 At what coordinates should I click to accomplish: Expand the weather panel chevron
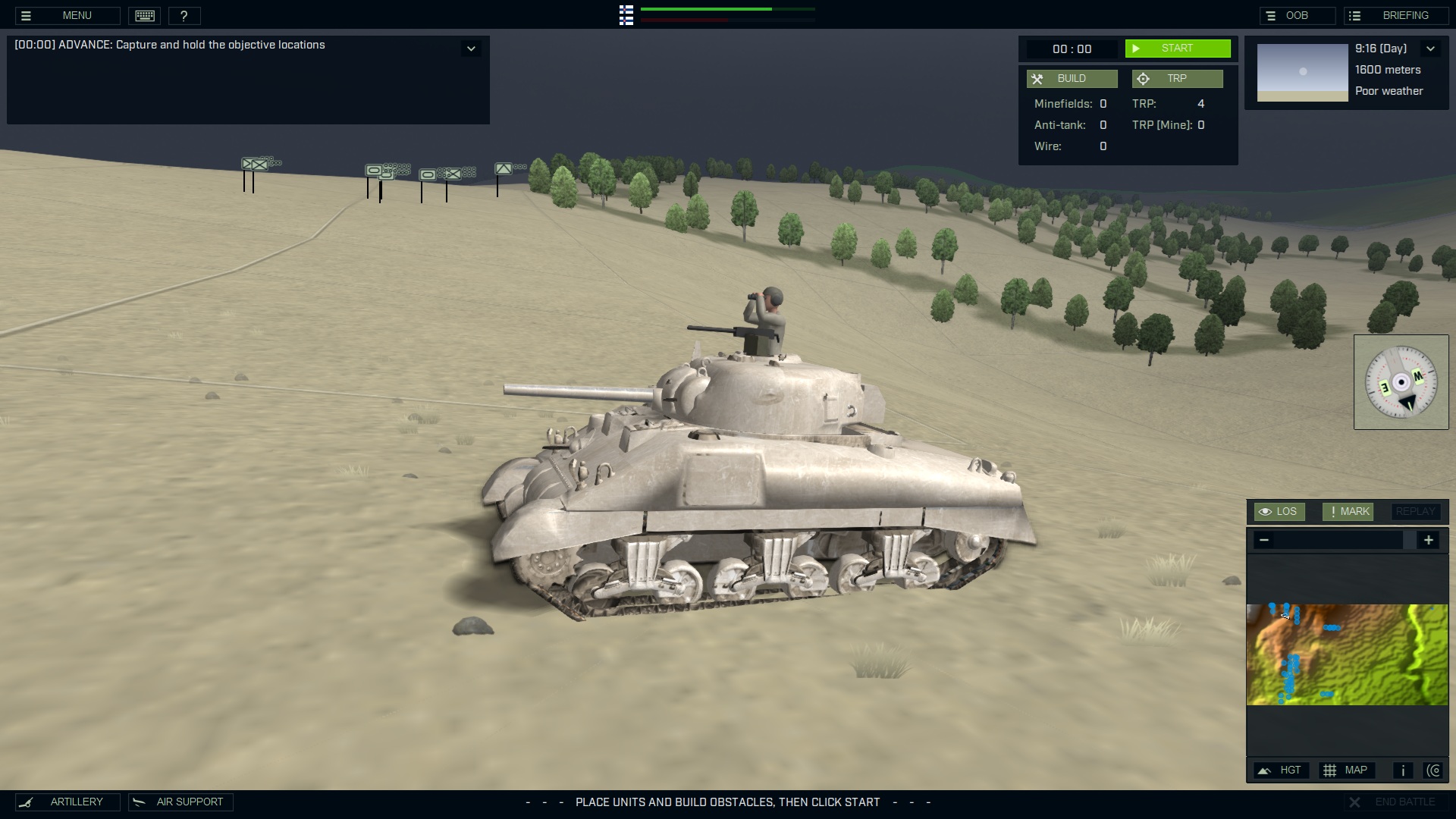(x=1432, y=49)
